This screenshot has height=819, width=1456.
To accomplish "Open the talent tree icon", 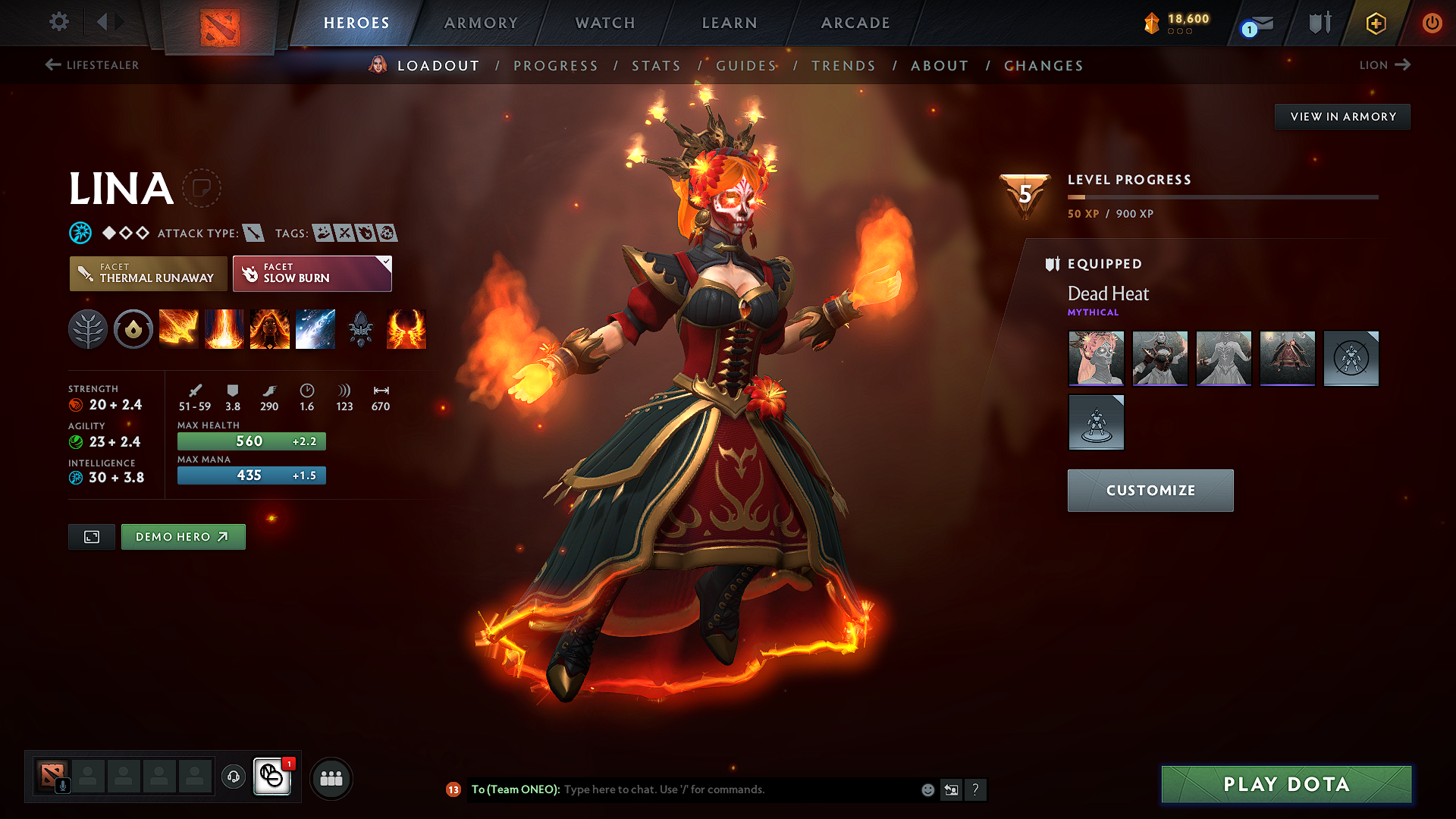I will [88, 329].
